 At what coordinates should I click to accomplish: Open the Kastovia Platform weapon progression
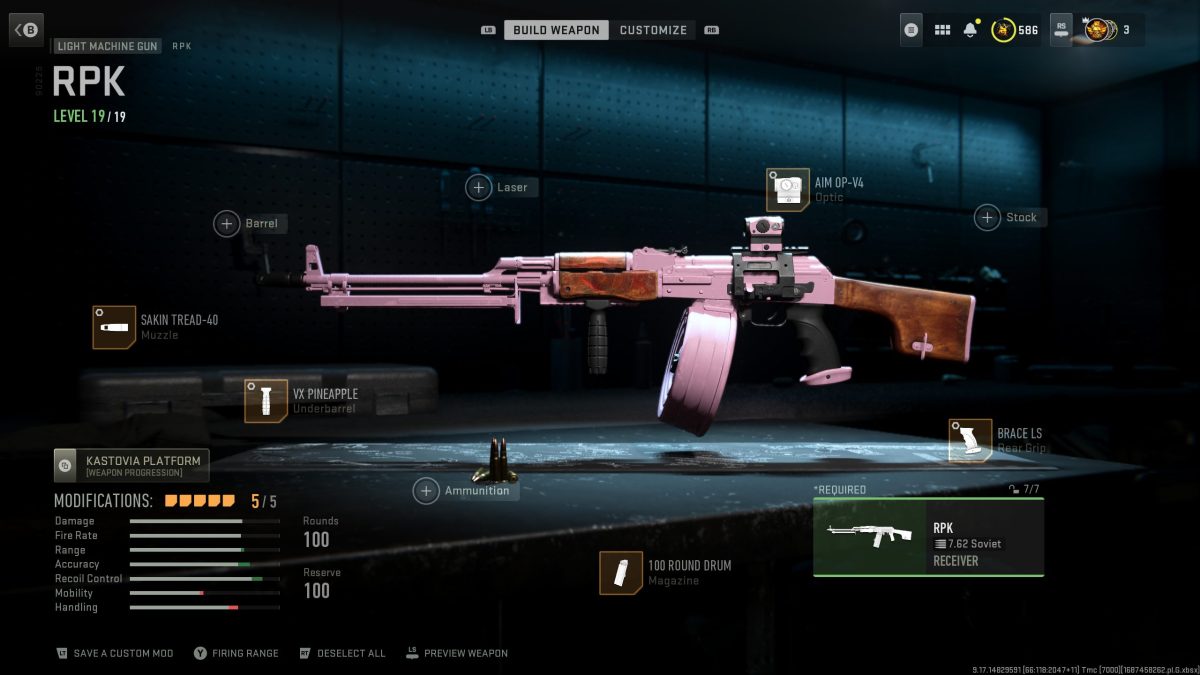point(132,465)
